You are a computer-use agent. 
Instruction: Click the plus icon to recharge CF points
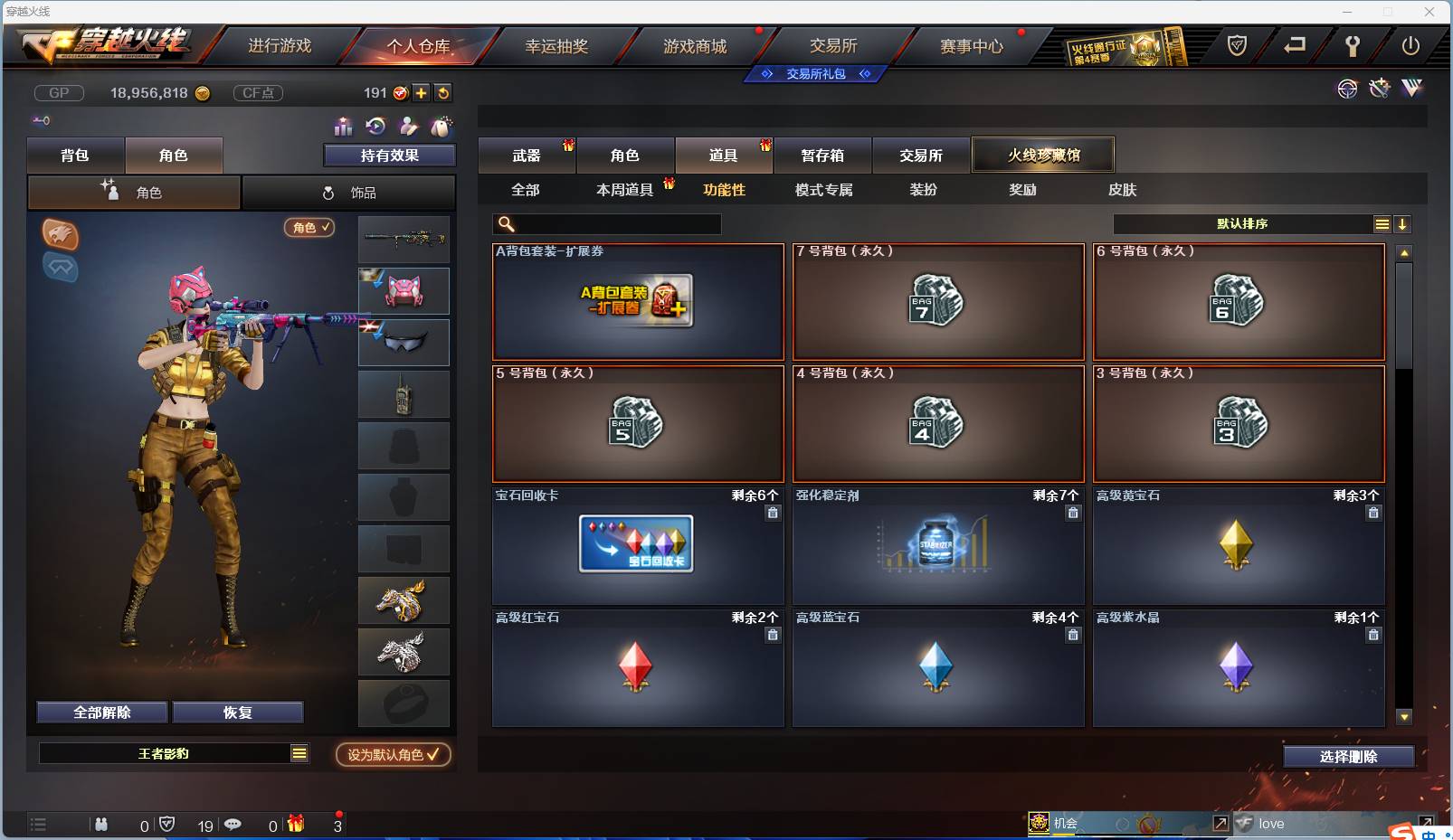tap(421, 92)
